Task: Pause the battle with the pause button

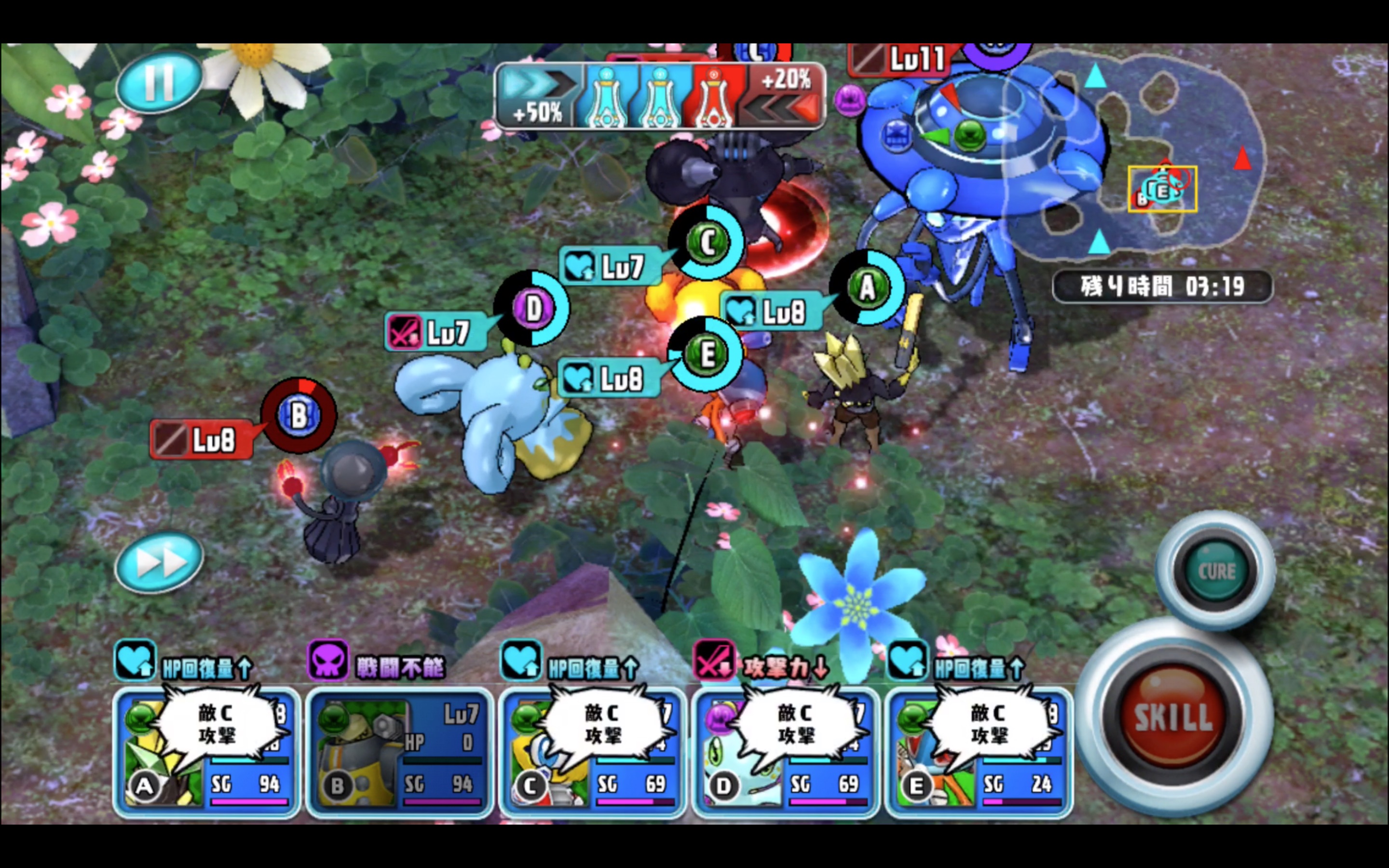Action: 159,82
